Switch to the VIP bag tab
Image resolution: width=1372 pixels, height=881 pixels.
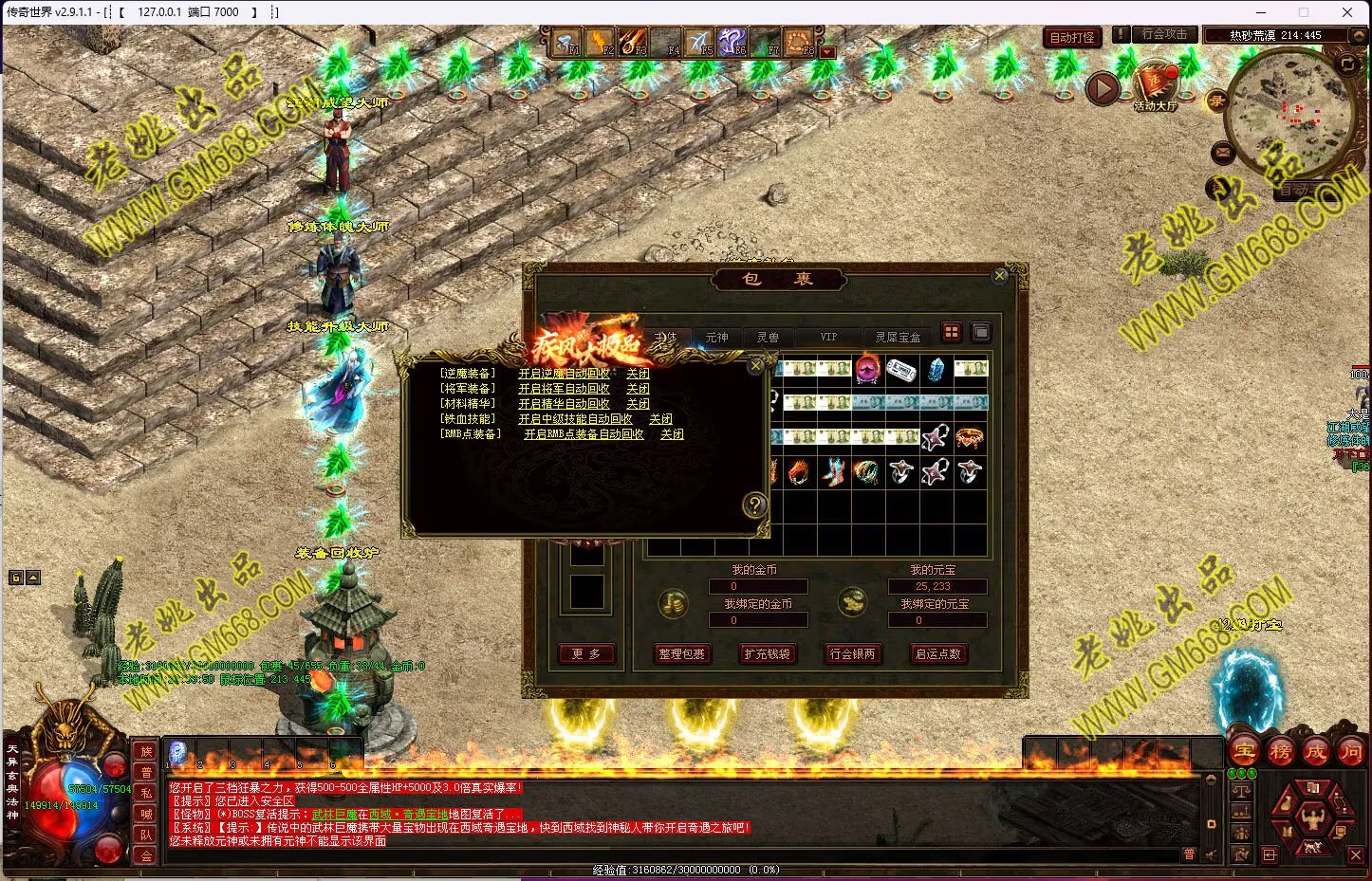[828, 337]
